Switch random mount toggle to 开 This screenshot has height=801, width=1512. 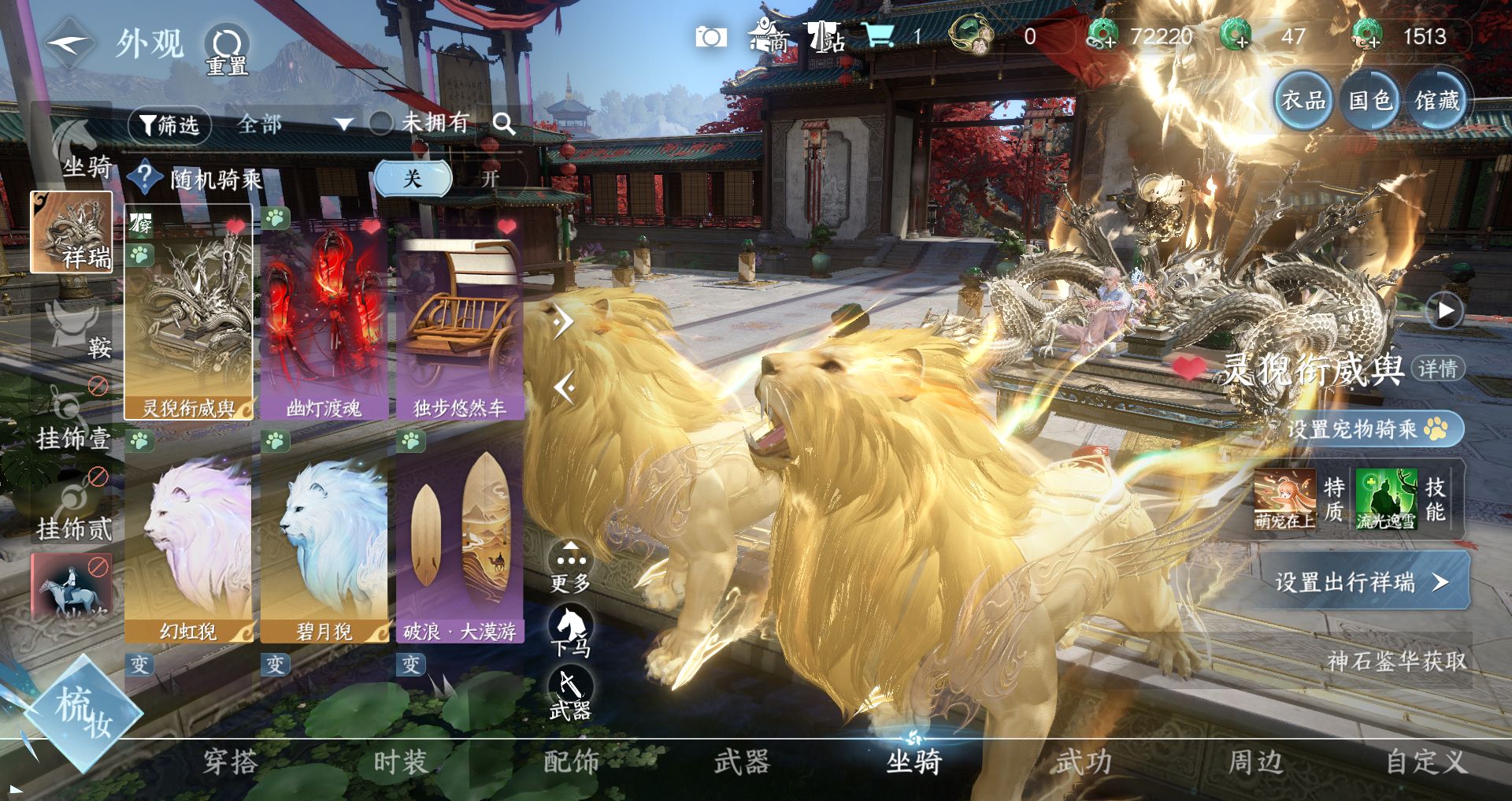point(490,179)
